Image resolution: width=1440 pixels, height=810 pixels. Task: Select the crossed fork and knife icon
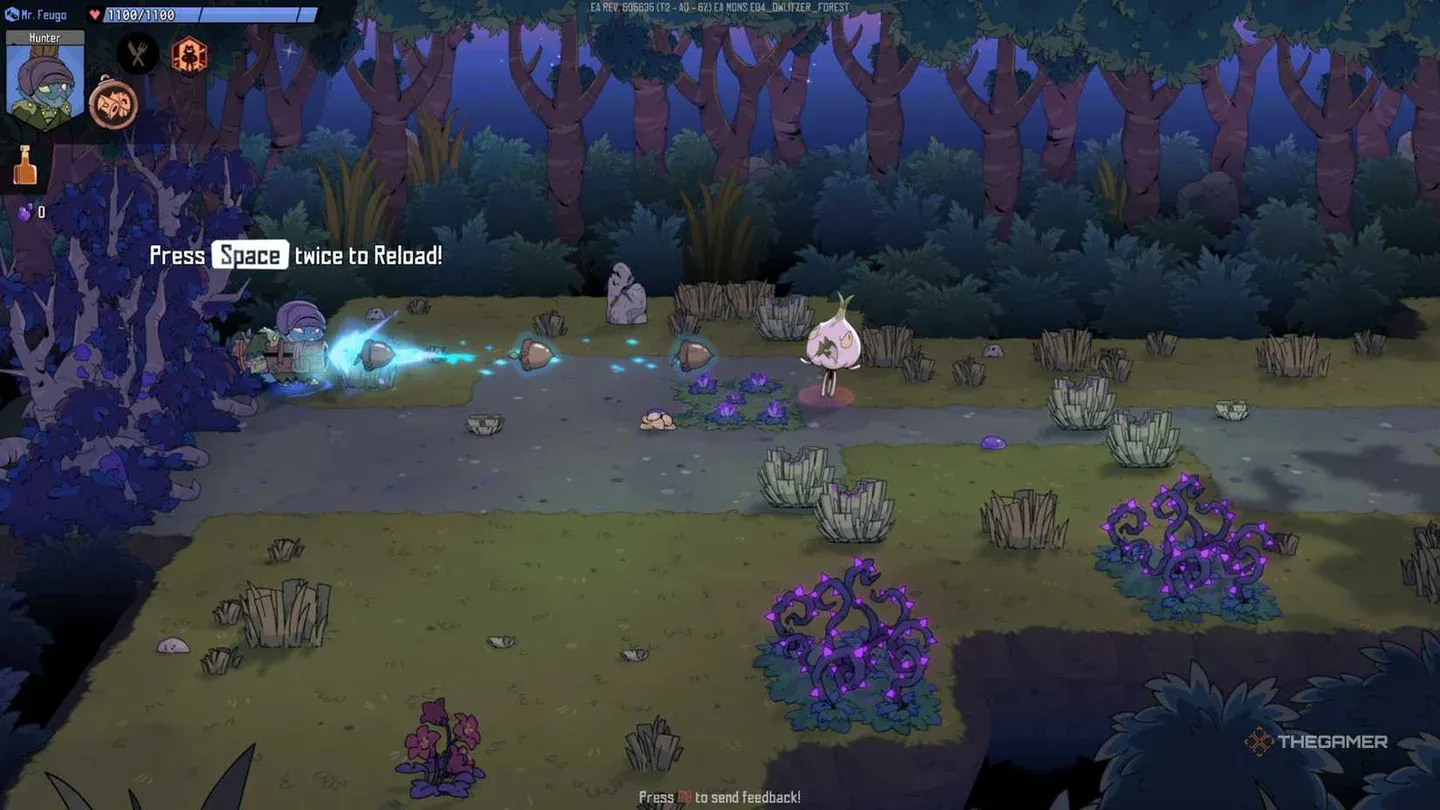(138, 54)
